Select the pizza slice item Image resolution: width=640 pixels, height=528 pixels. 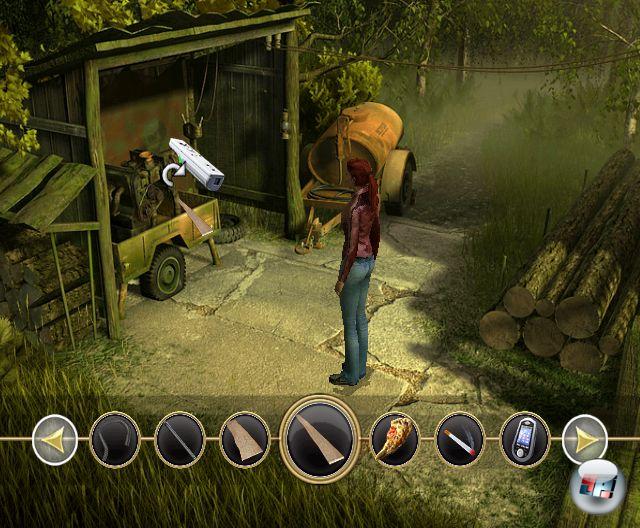click(395, 440)
